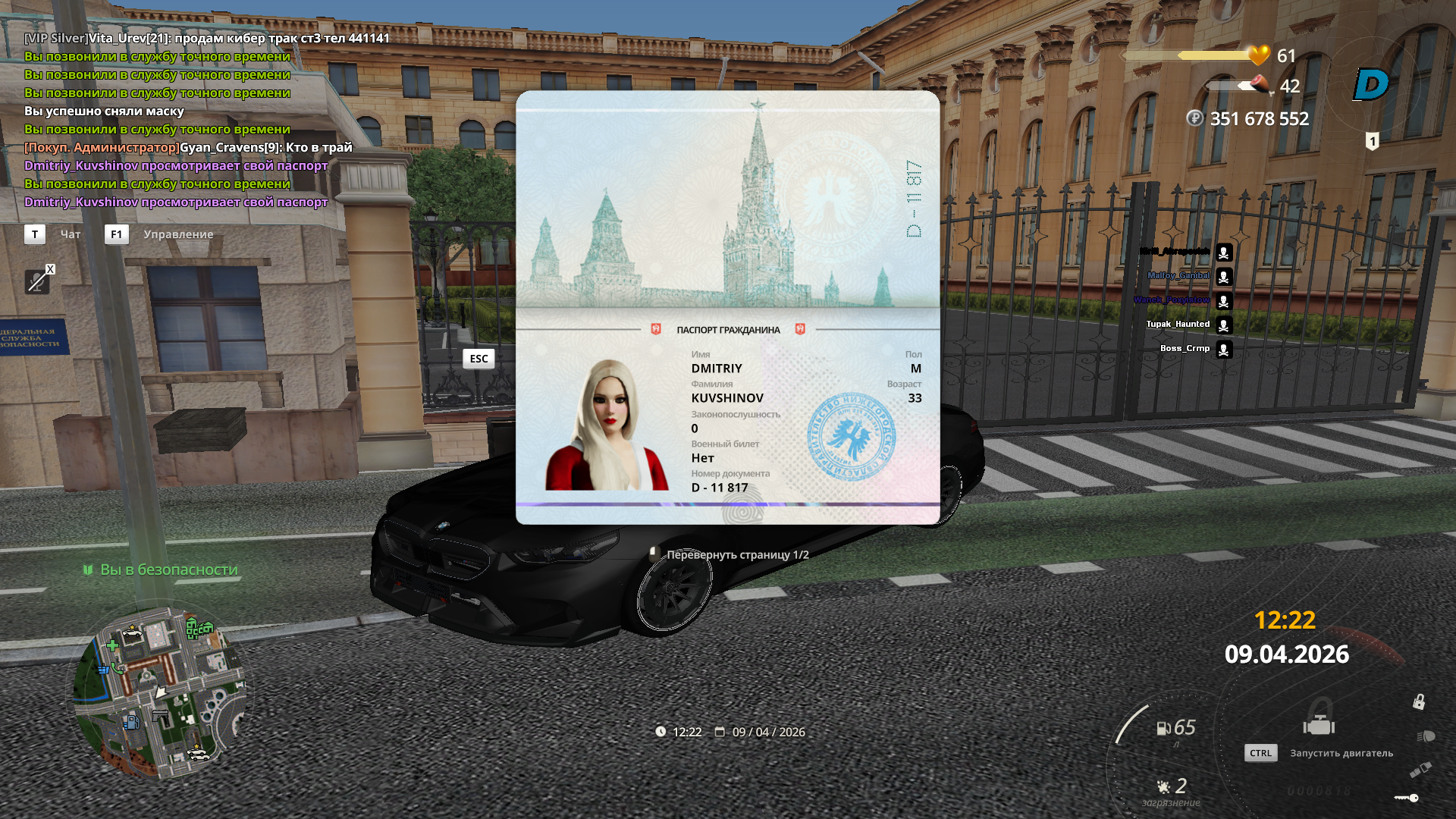The image size is (1456, 819).
Task: Click the passport photo portrait
Action: [x=607, y=425]
